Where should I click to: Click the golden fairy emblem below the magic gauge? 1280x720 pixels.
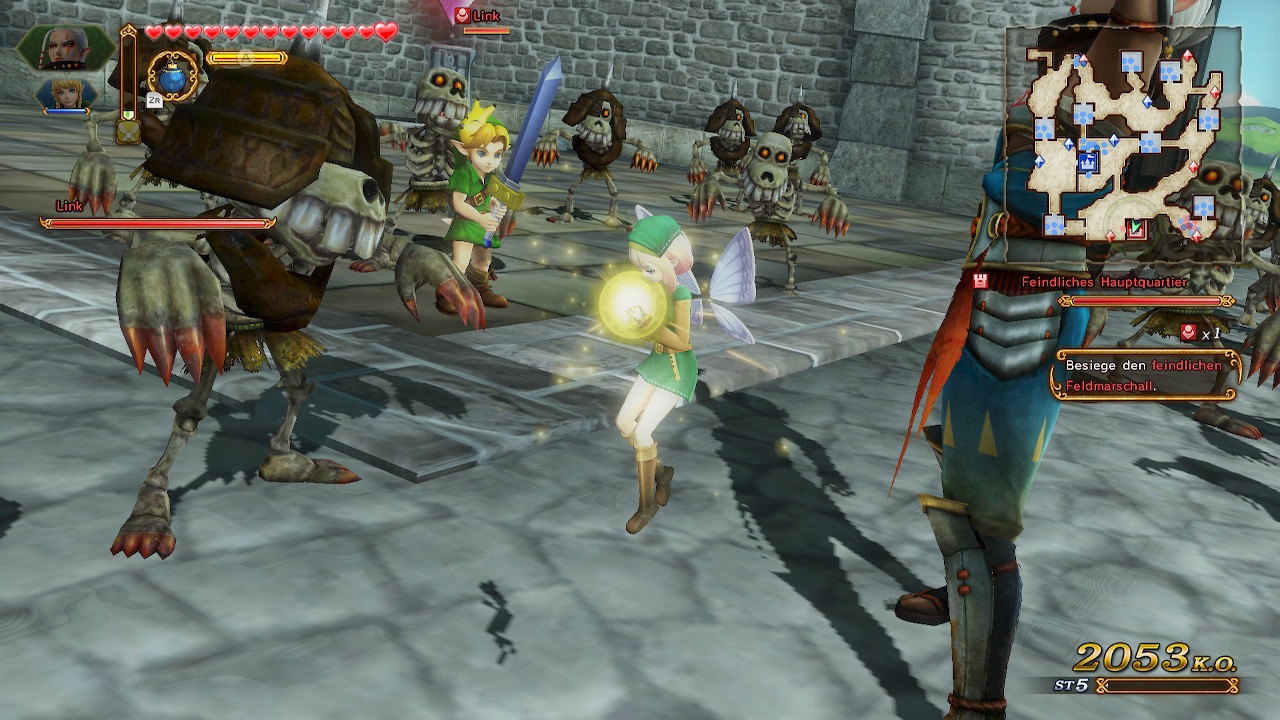click(128, 130)
